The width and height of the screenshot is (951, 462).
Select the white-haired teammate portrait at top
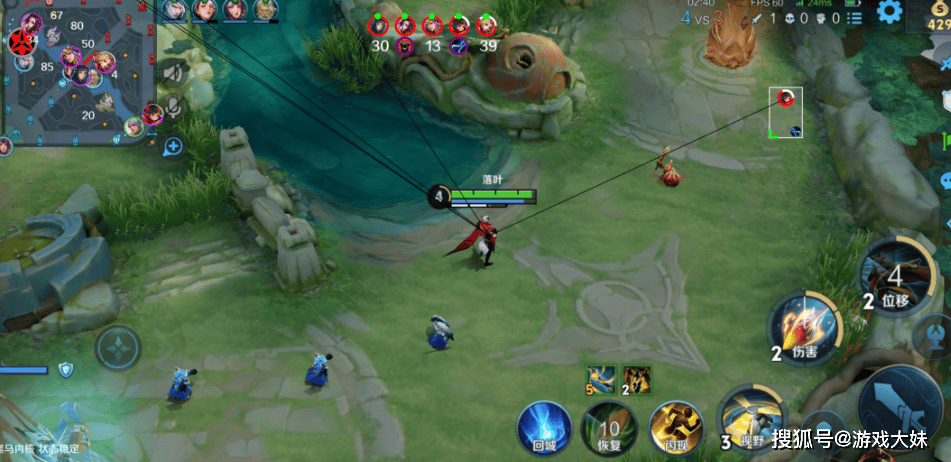tap(173, 10)
